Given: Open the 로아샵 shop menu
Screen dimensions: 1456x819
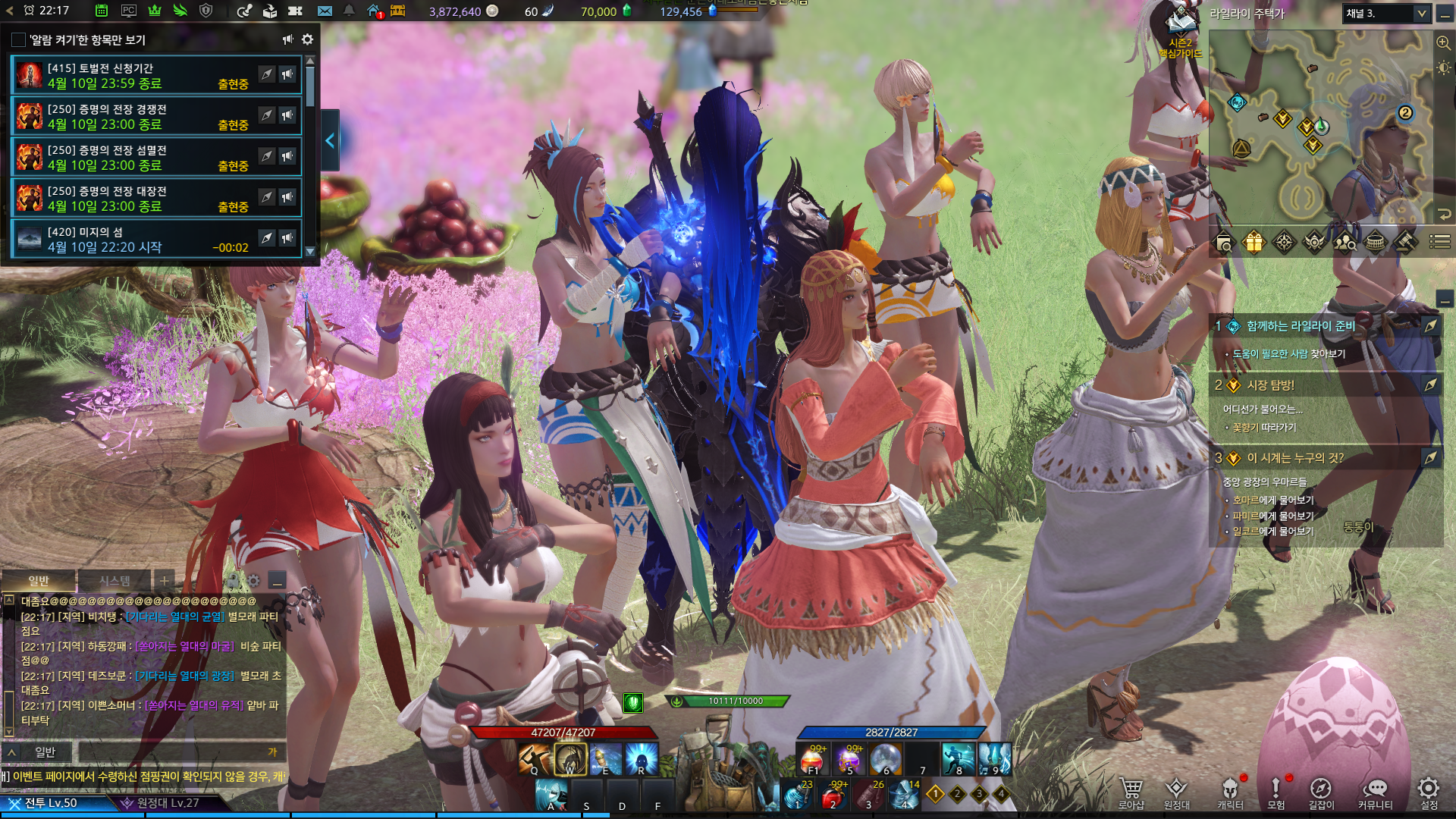Looking at the screenshot, I should (x=1131, y=793).
